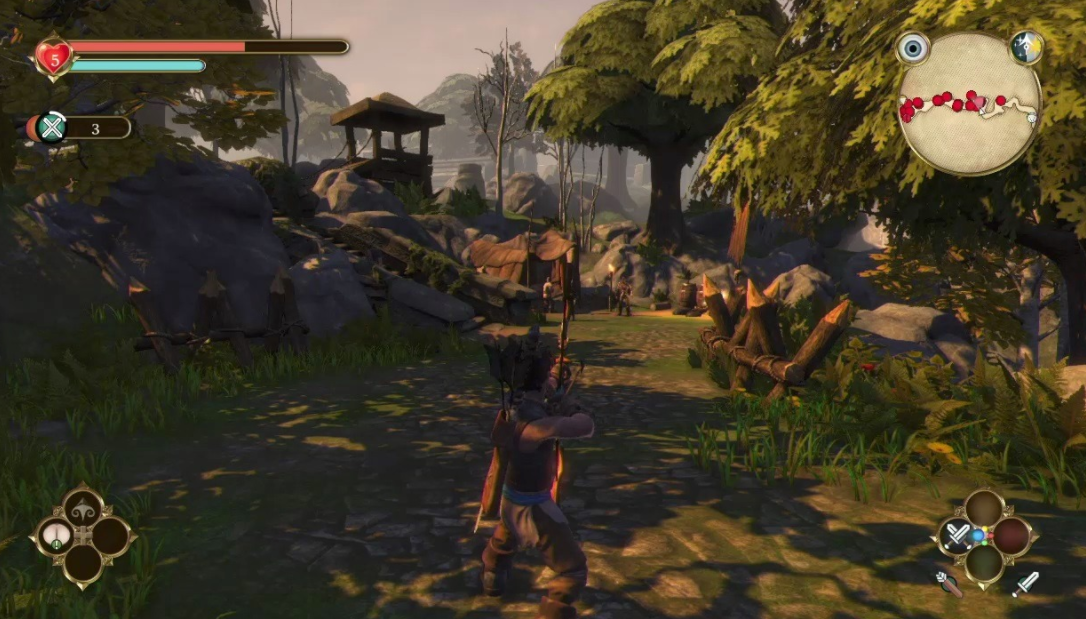
Task: Choose the gauntlet icon below the ability wheel
Action: 948,584
